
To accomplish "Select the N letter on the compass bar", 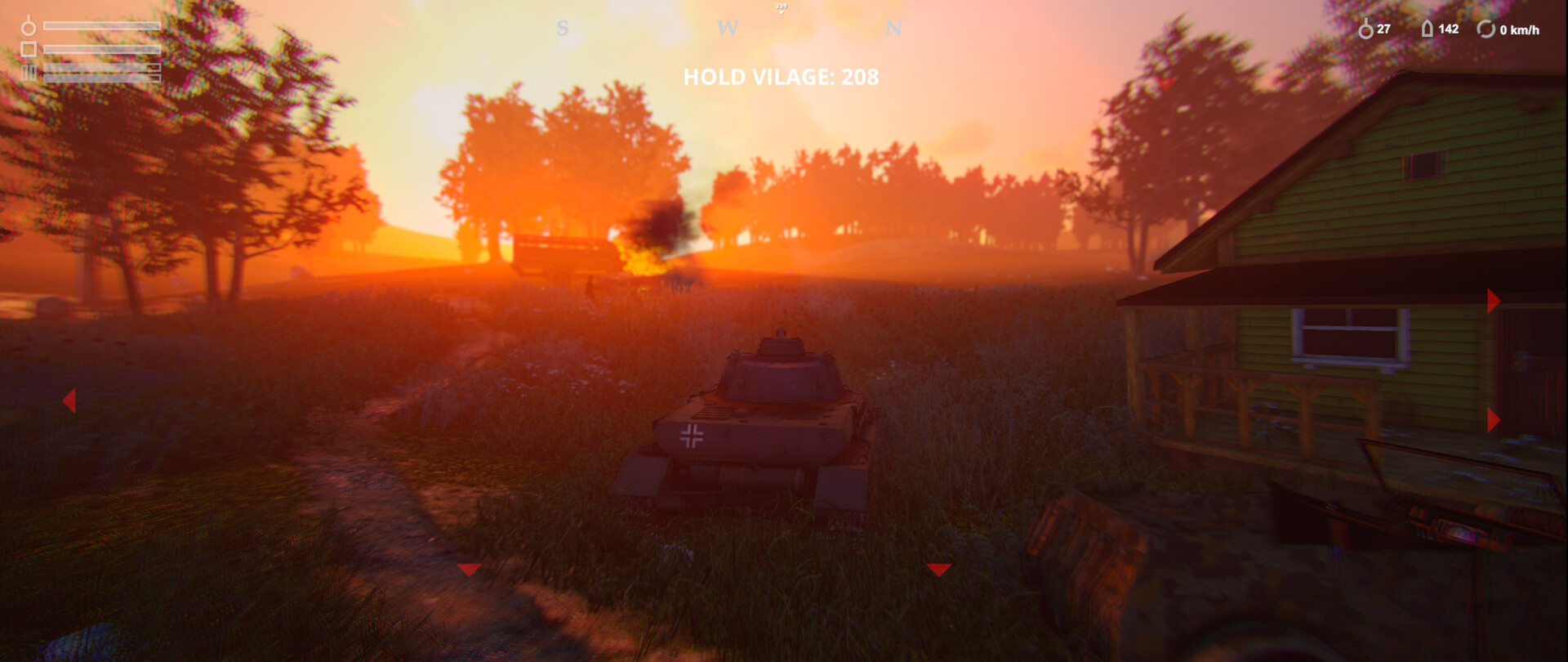I will [x=893, y=29].
